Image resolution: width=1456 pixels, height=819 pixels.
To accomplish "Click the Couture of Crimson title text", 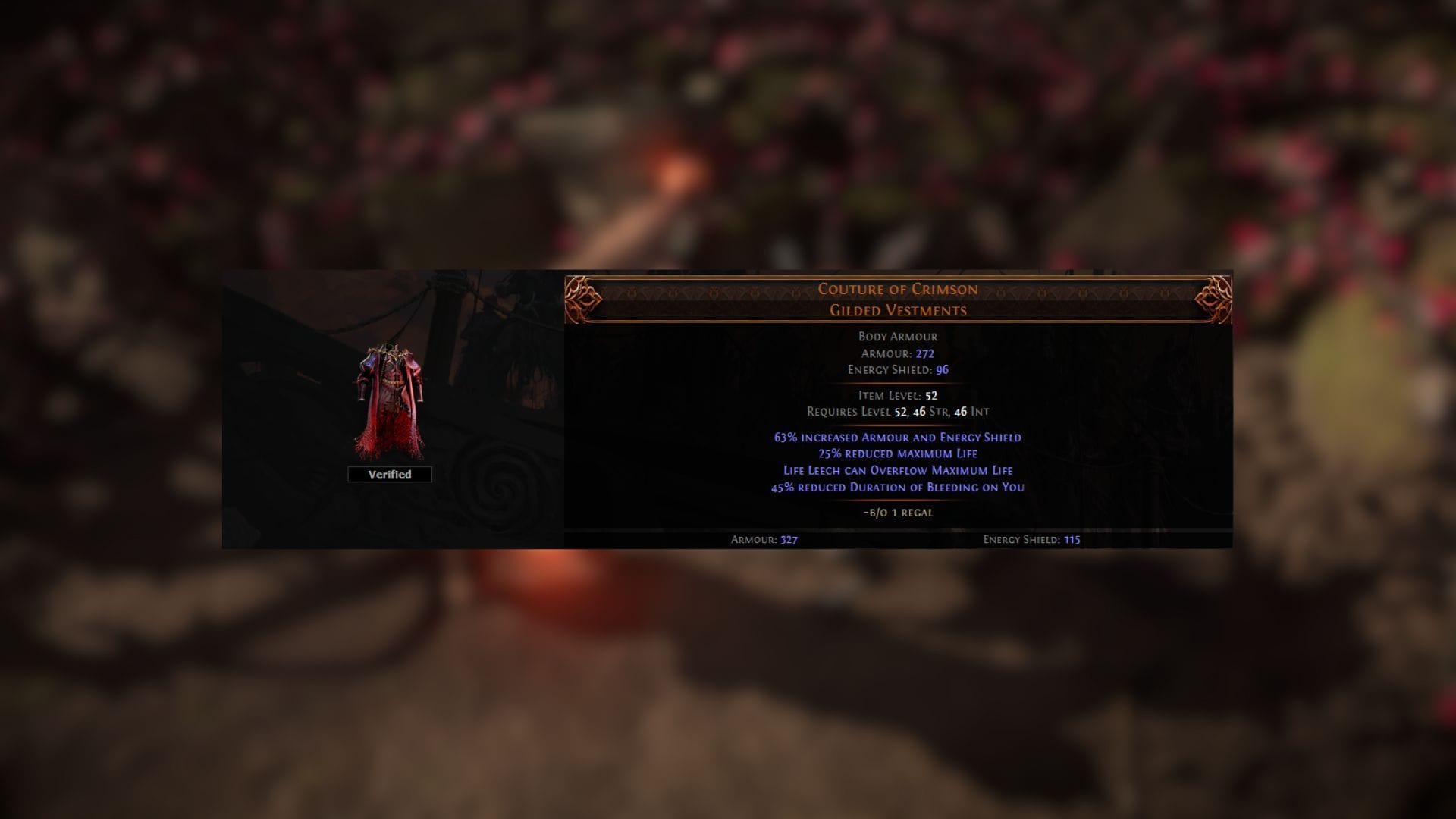I will click(898, 289).
